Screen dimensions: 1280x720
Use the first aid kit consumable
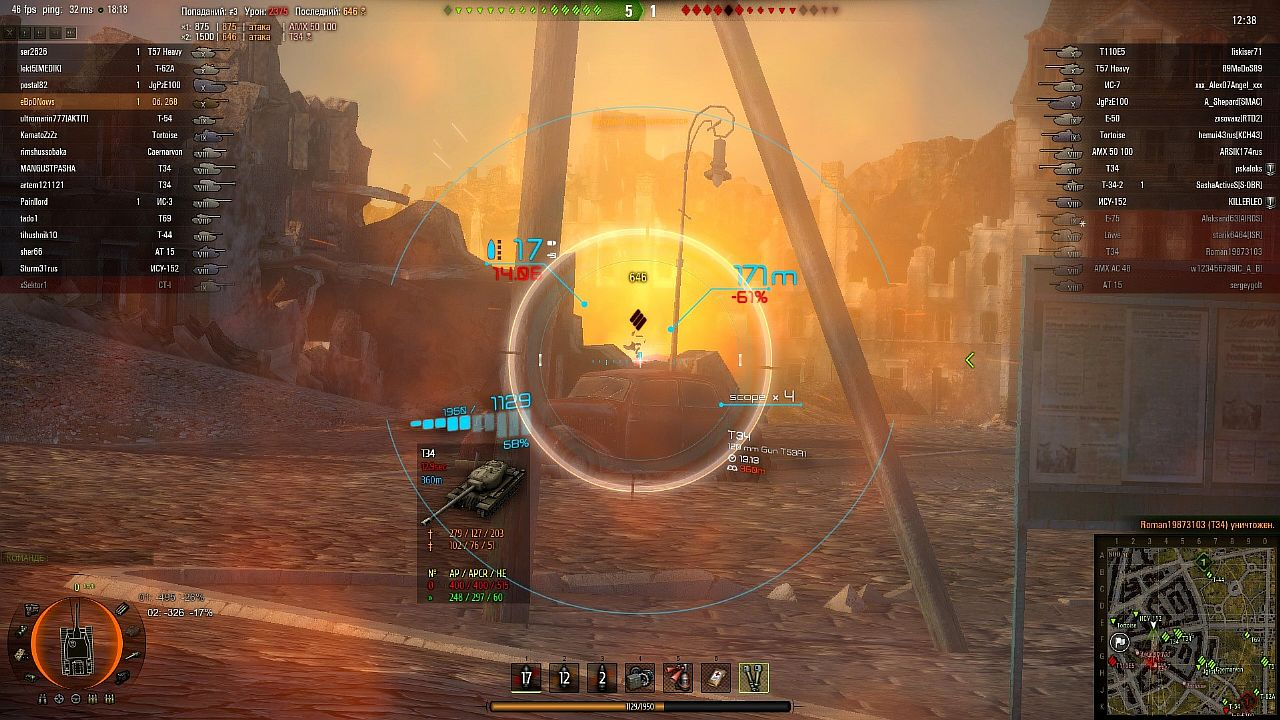(x=715, y=678)
